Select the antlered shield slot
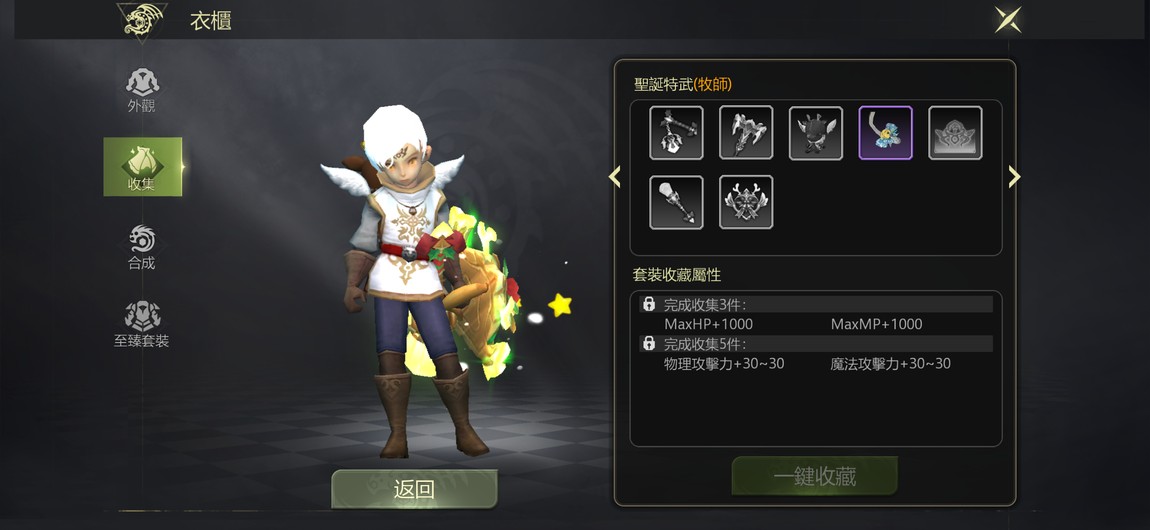Viewport: 1150px width, 530px height. (746, 203)
